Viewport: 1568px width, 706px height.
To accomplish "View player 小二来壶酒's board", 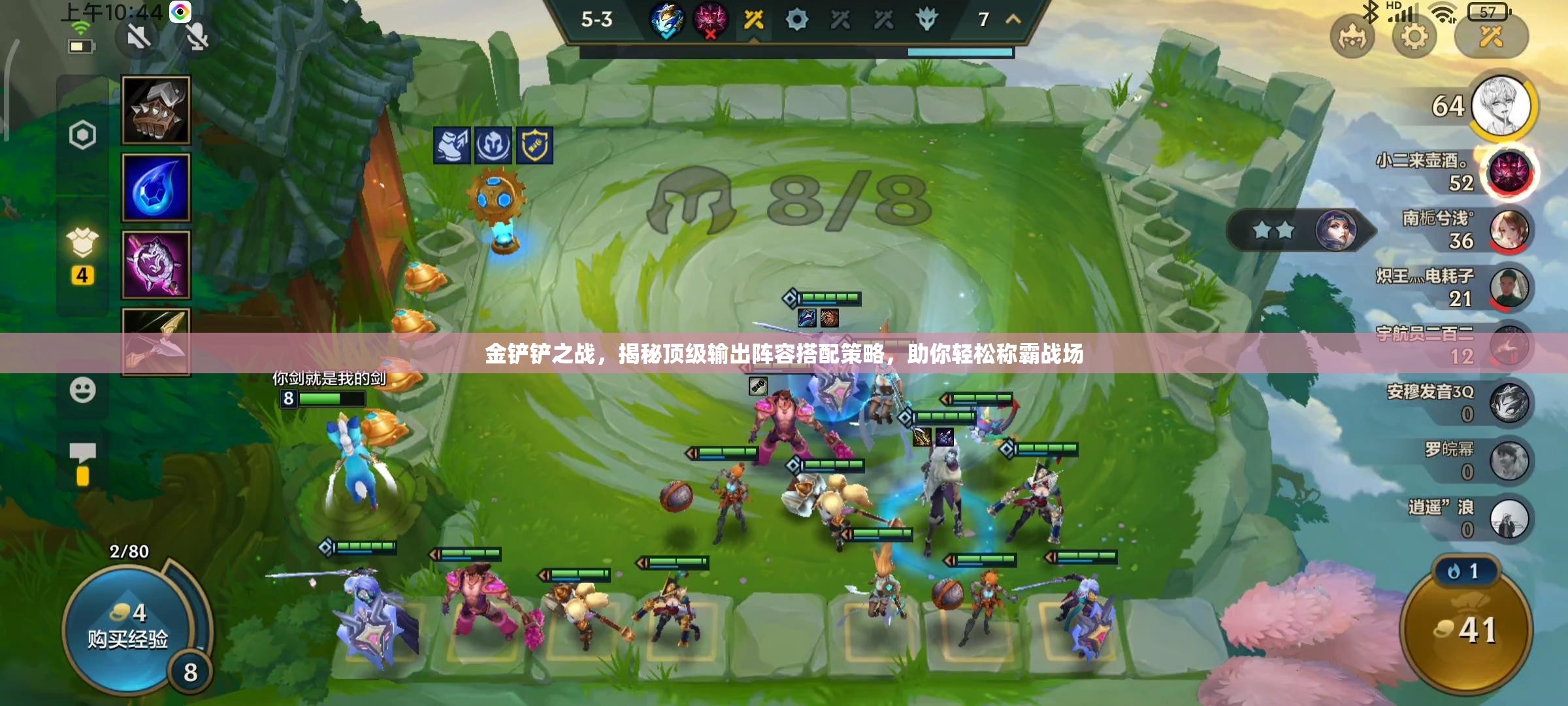I will point(1509,173).
